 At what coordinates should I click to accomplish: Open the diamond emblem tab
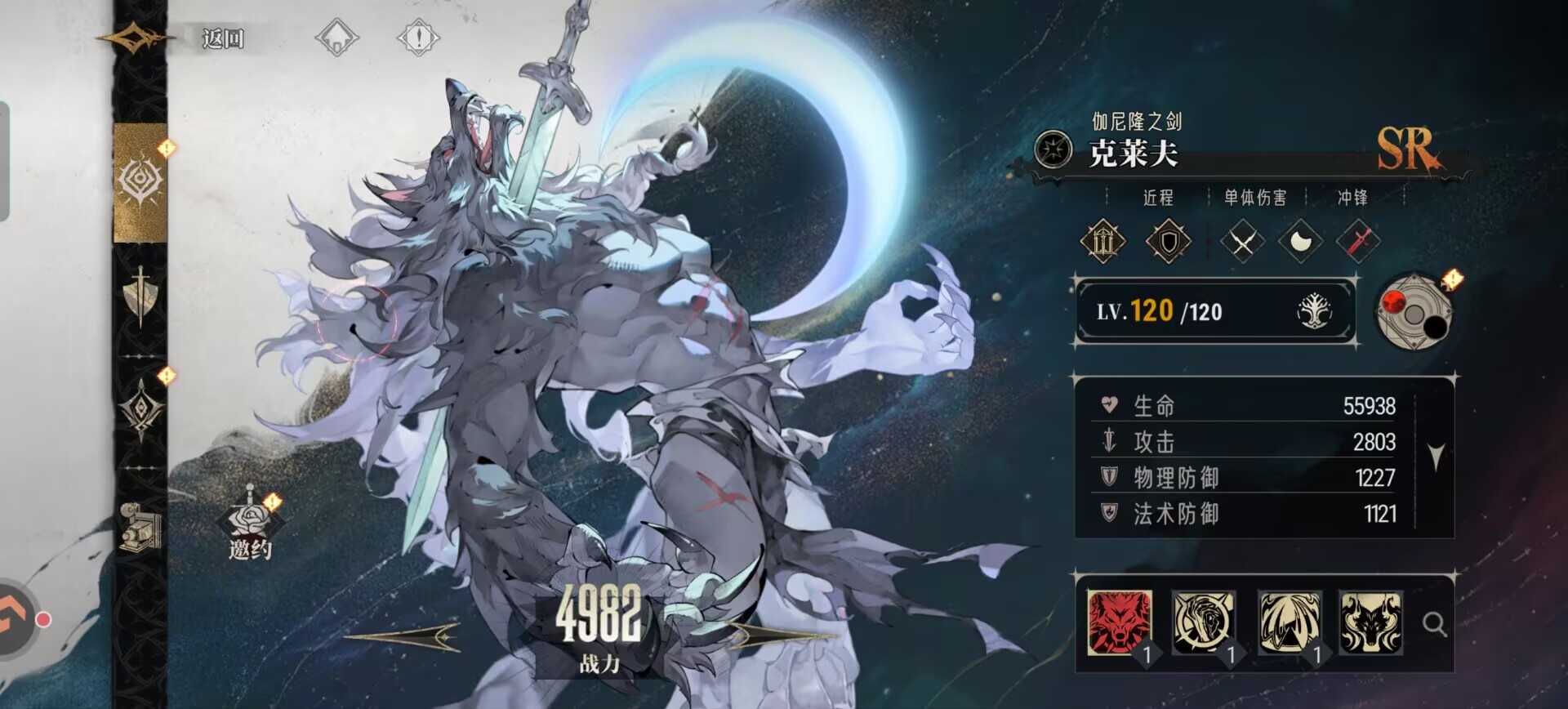[140, 408]
